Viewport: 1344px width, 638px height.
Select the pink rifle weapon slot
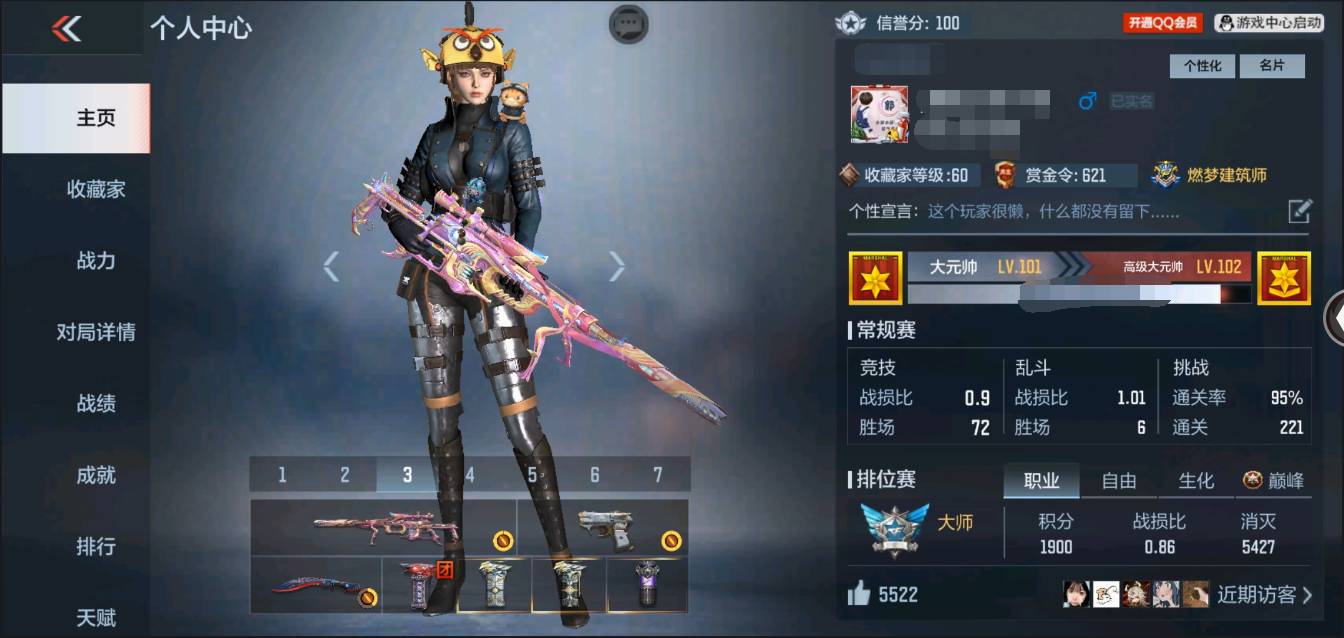click(383, 527)
